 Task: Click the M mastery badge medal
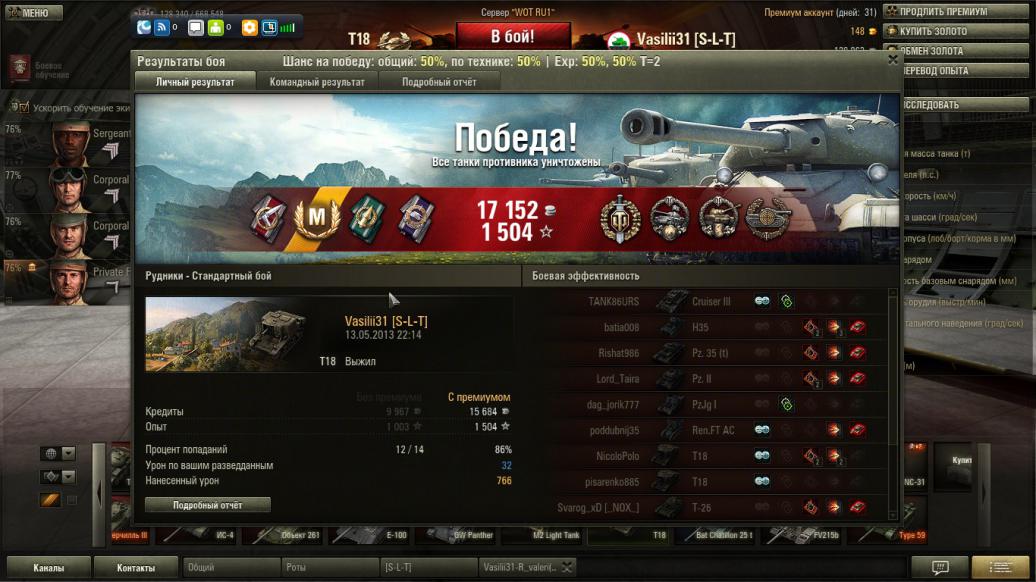pyautogui.click(x=317, y=216)
